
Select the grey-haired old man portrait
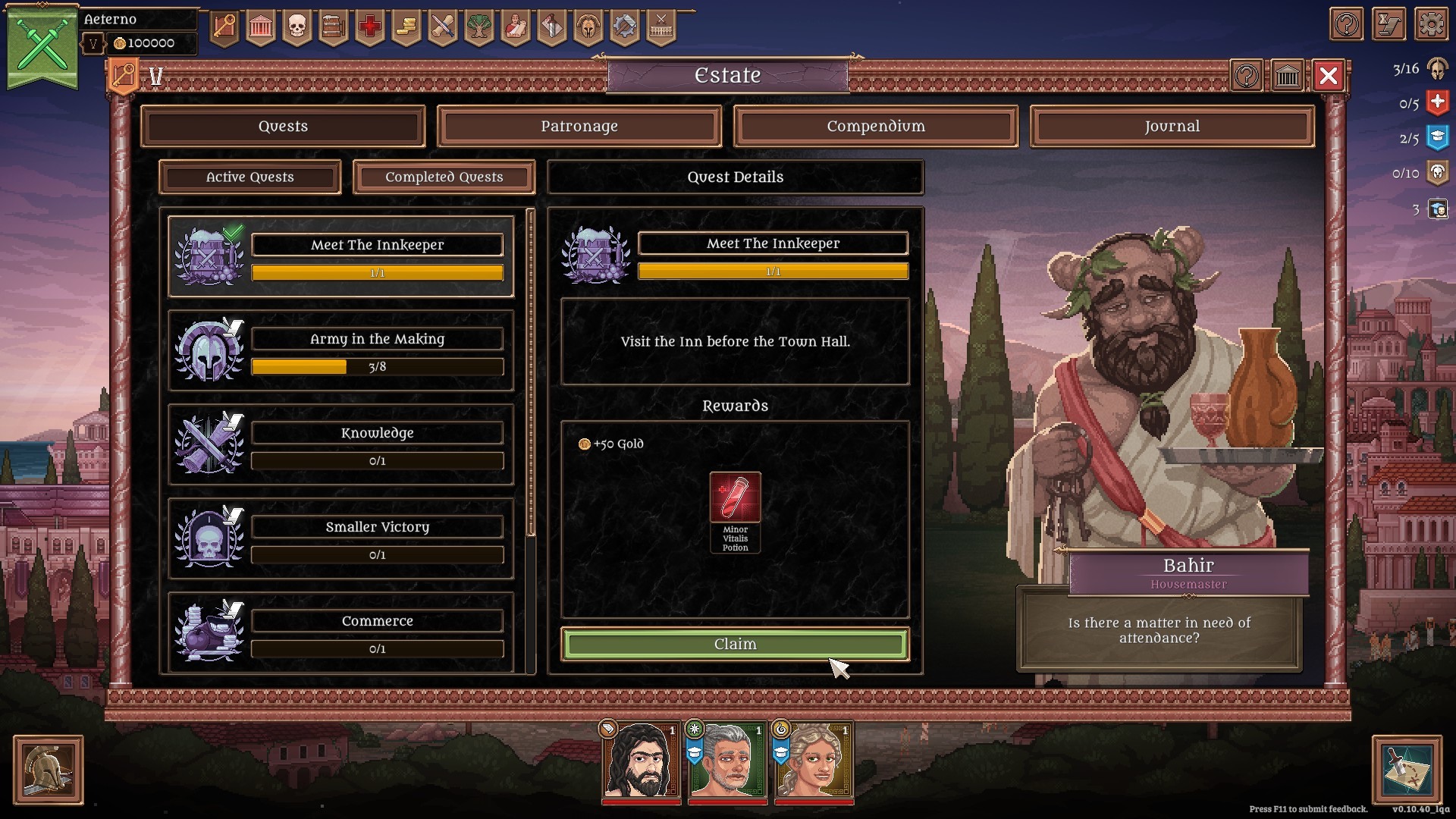(x=727, y=760)
